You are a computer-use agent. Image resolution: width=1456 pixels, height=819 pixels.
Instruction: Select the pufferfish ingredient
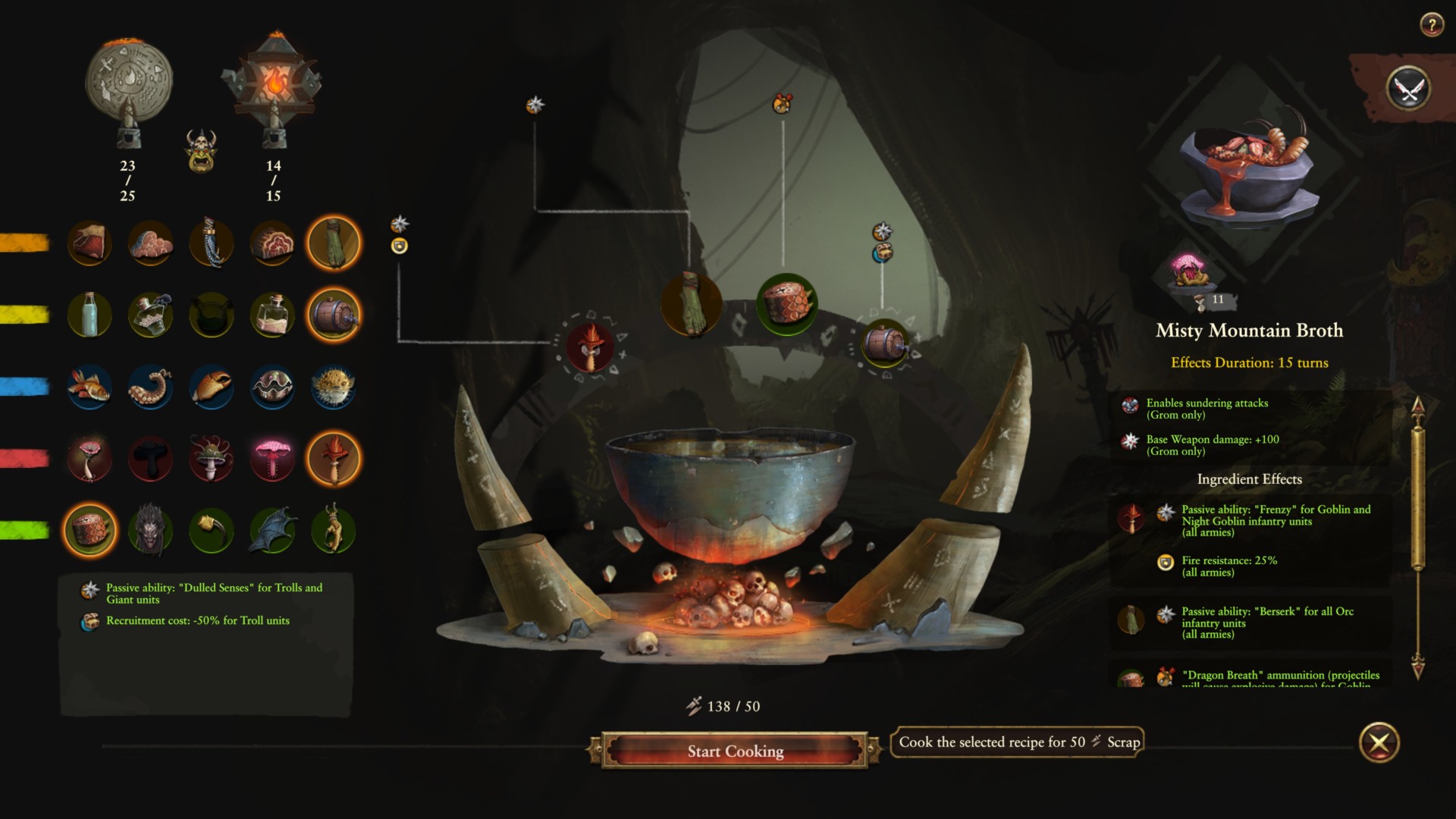point(333,387)
